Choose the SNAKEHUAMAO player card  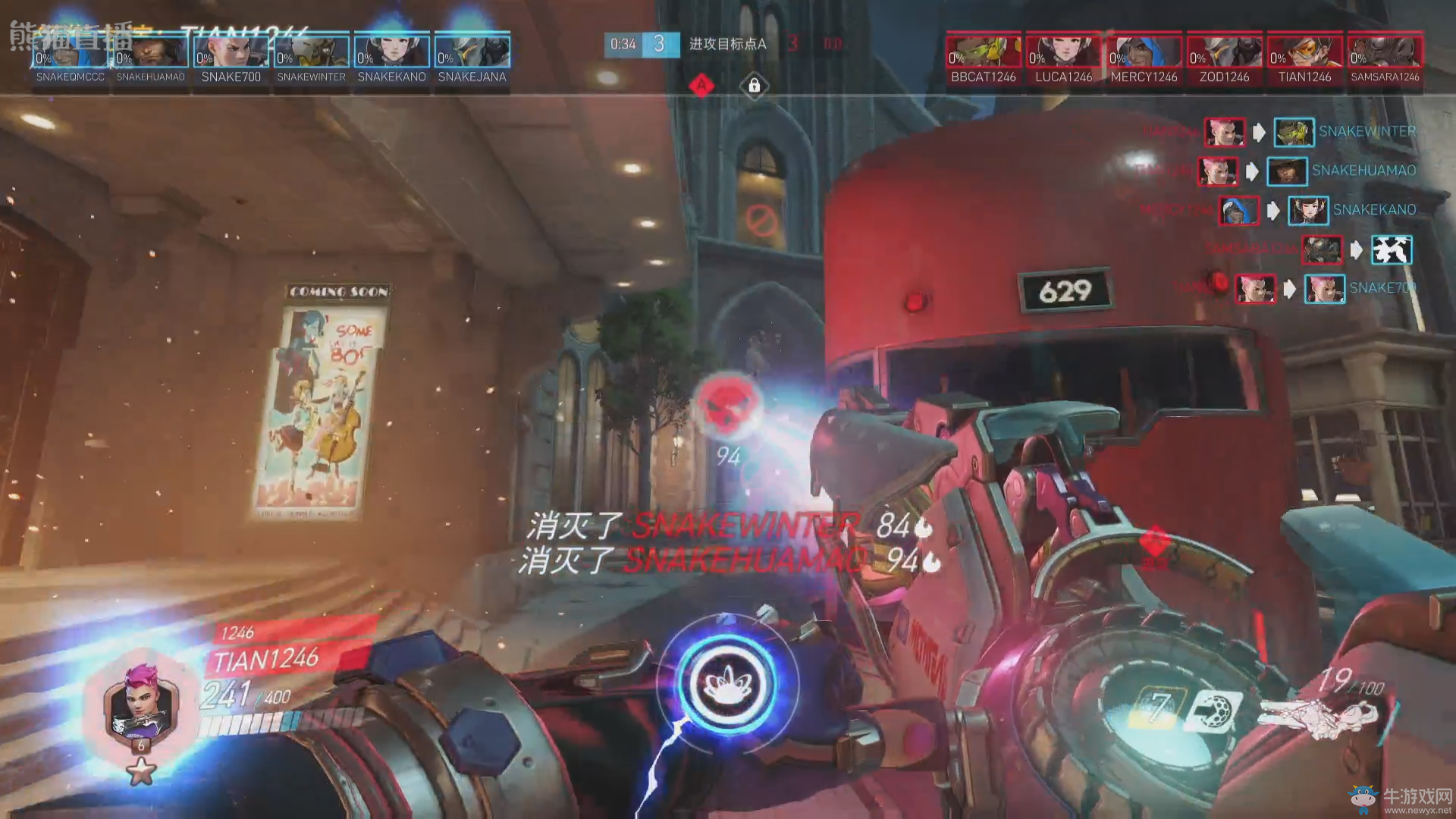point(151,51)
